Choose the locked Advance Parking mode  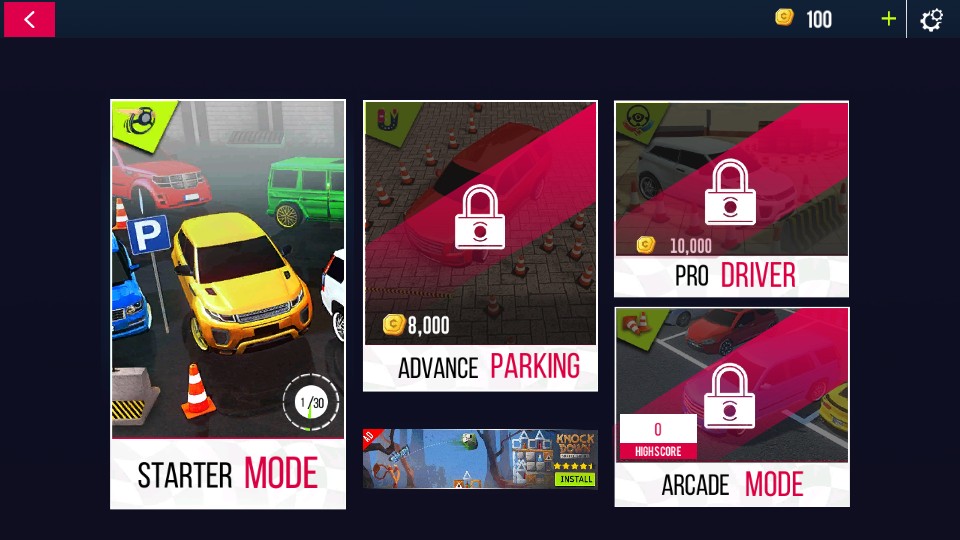(480, 245)
